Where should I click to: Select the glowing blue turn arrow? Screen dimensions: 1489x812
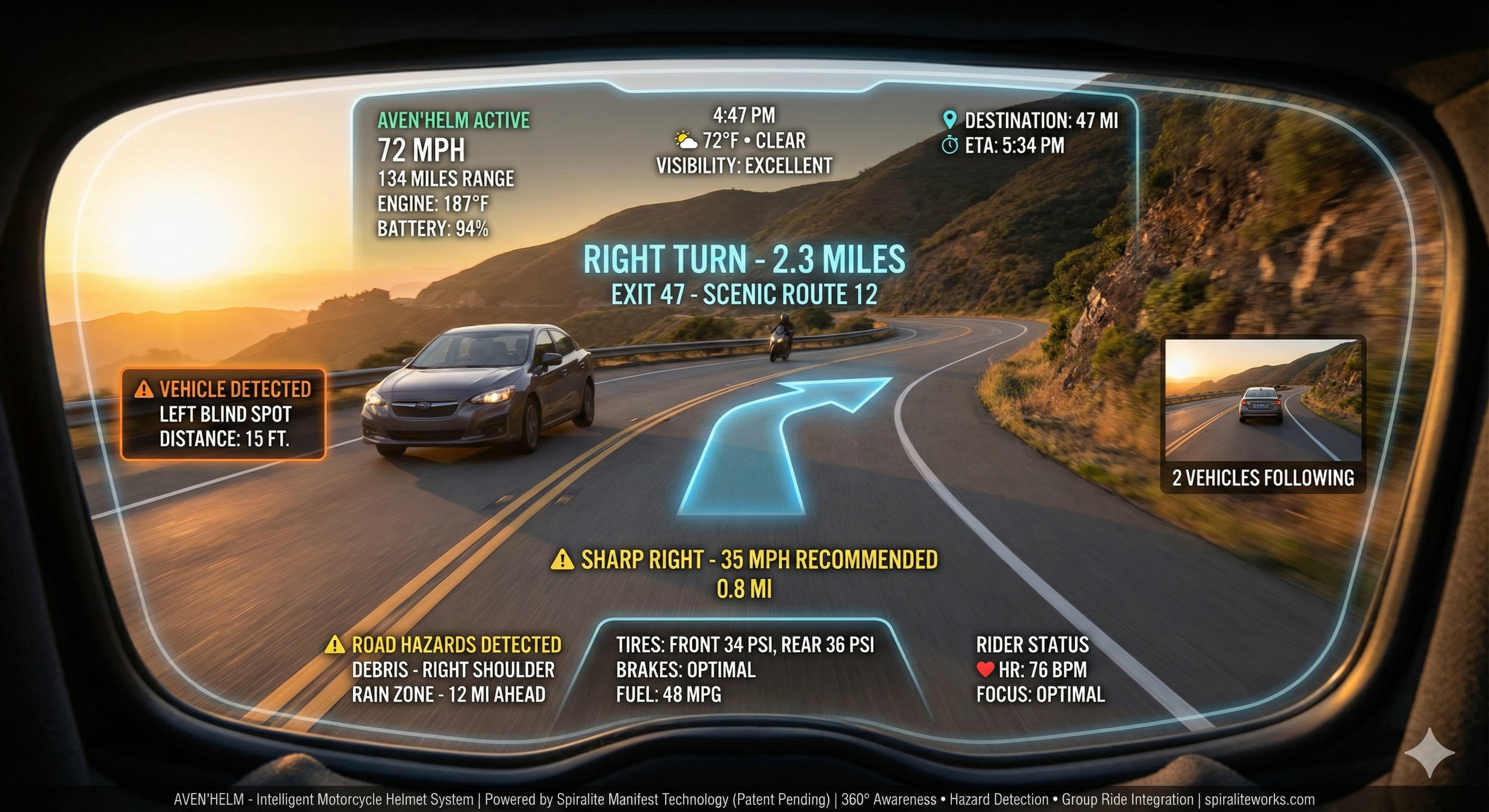click(775, 445)
